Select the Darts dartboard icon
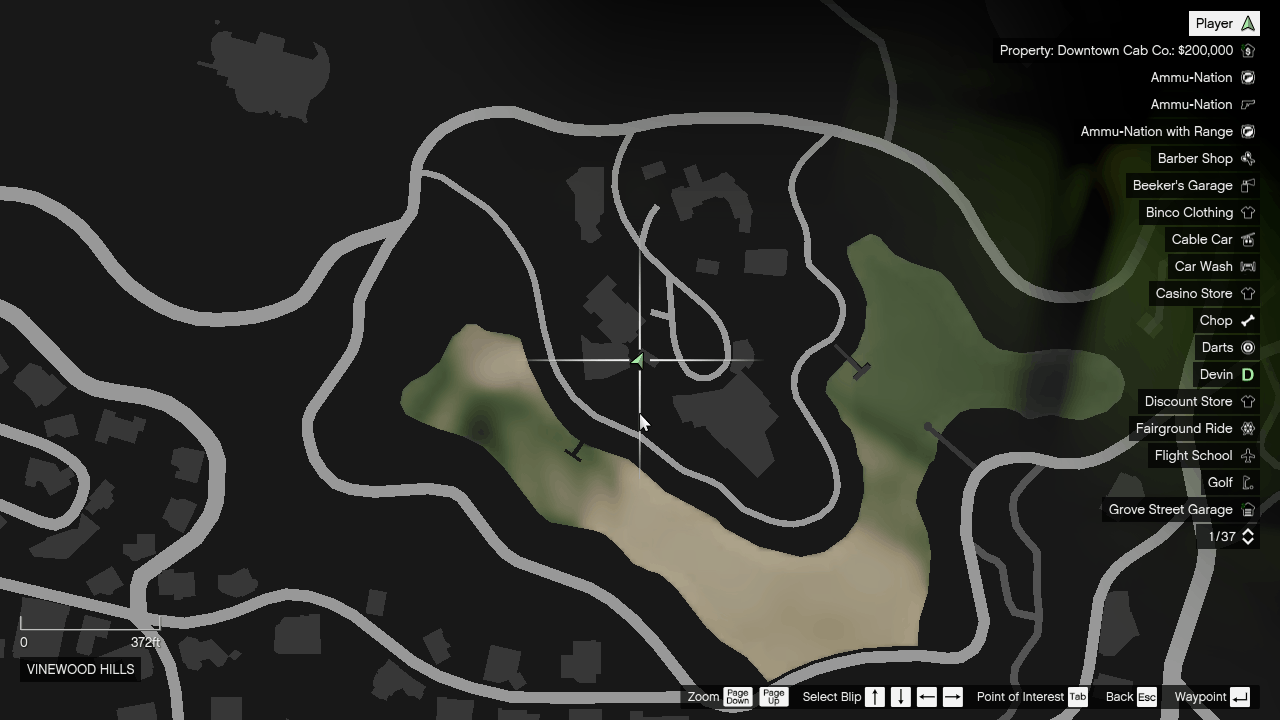1280x720 pixels. 1246,347
